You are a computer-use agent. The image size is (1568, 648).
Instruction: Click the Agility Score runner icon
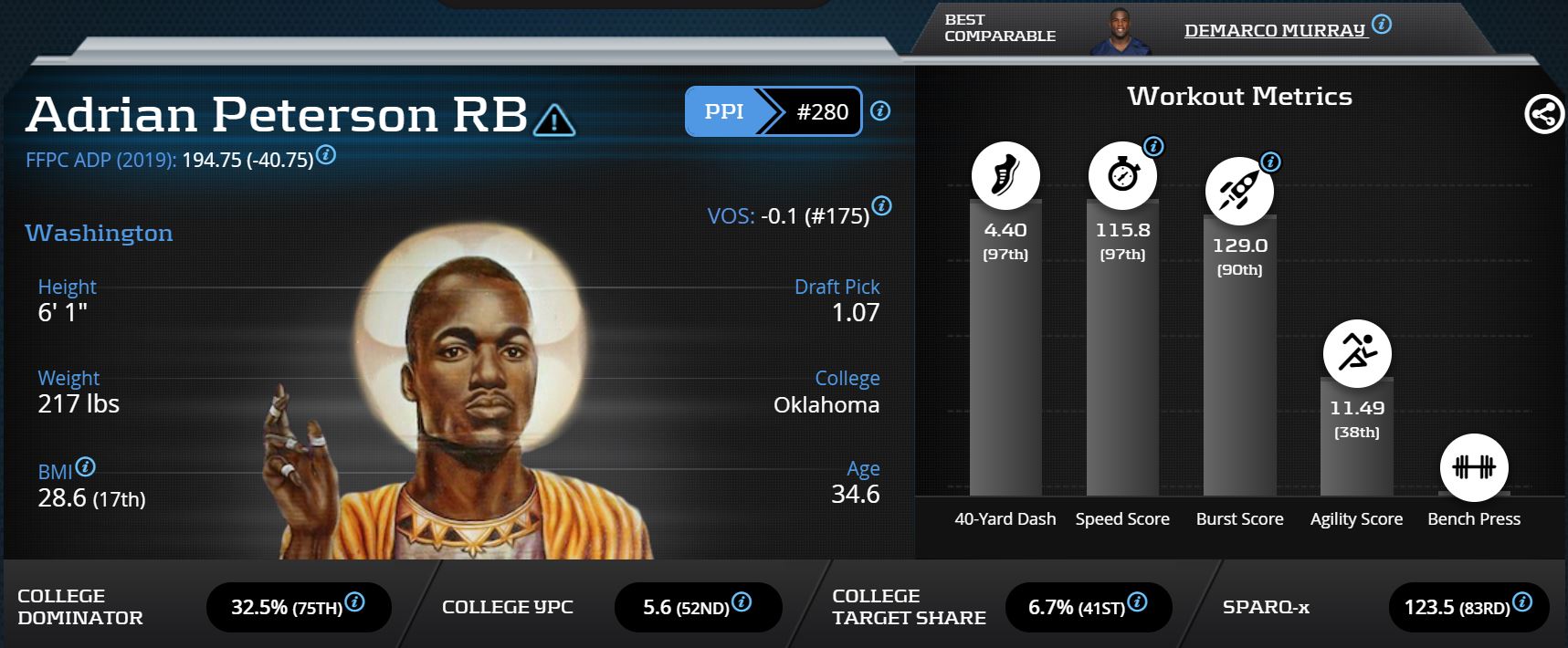[1356, 353]
